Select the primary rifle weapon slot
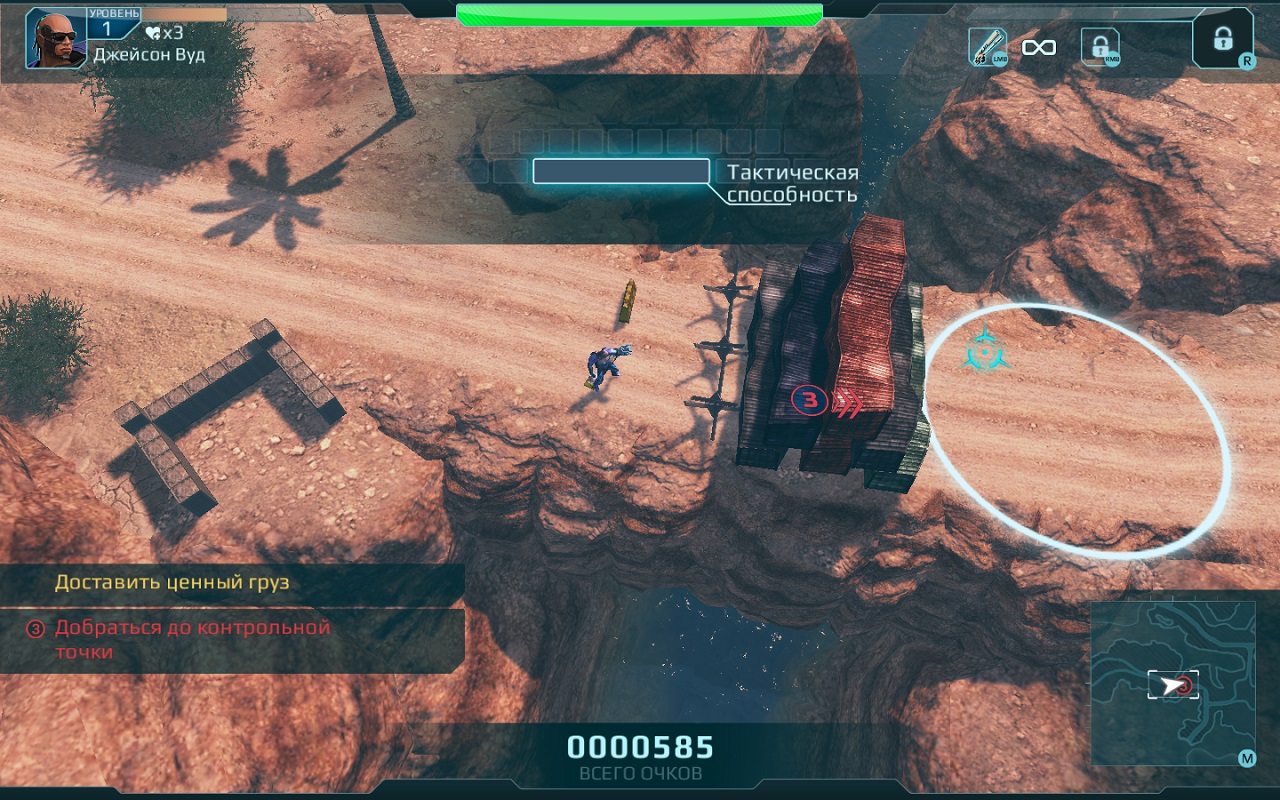Screen dimensions: 1280x800 (987, 47)
